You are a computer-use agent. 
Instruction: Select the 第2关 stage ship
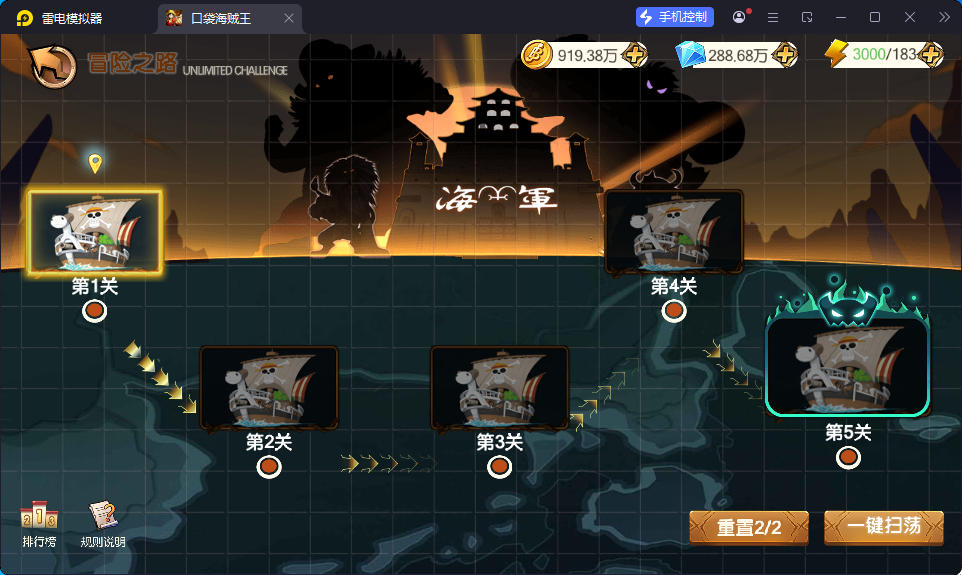pyautogui.click(x=269, y=389)
